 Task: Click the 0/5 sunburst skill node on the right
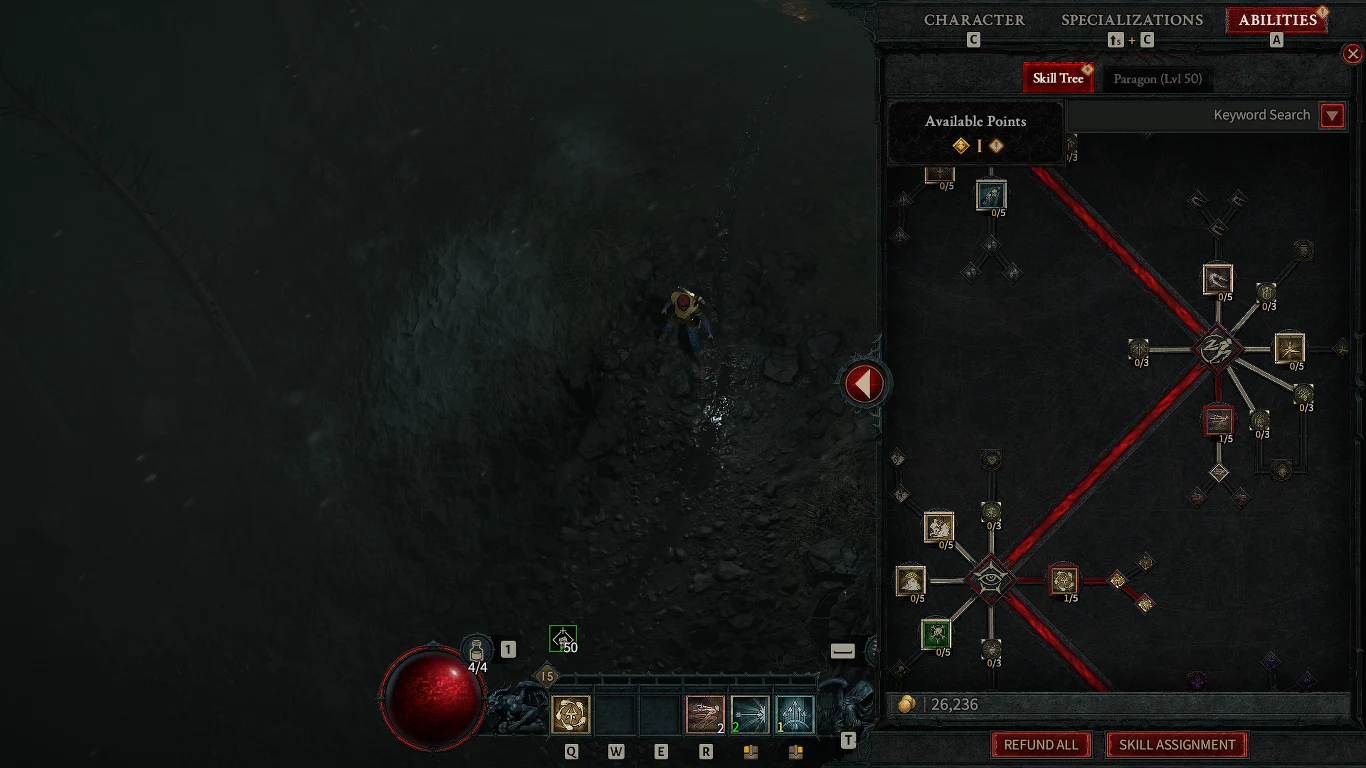1288,348
